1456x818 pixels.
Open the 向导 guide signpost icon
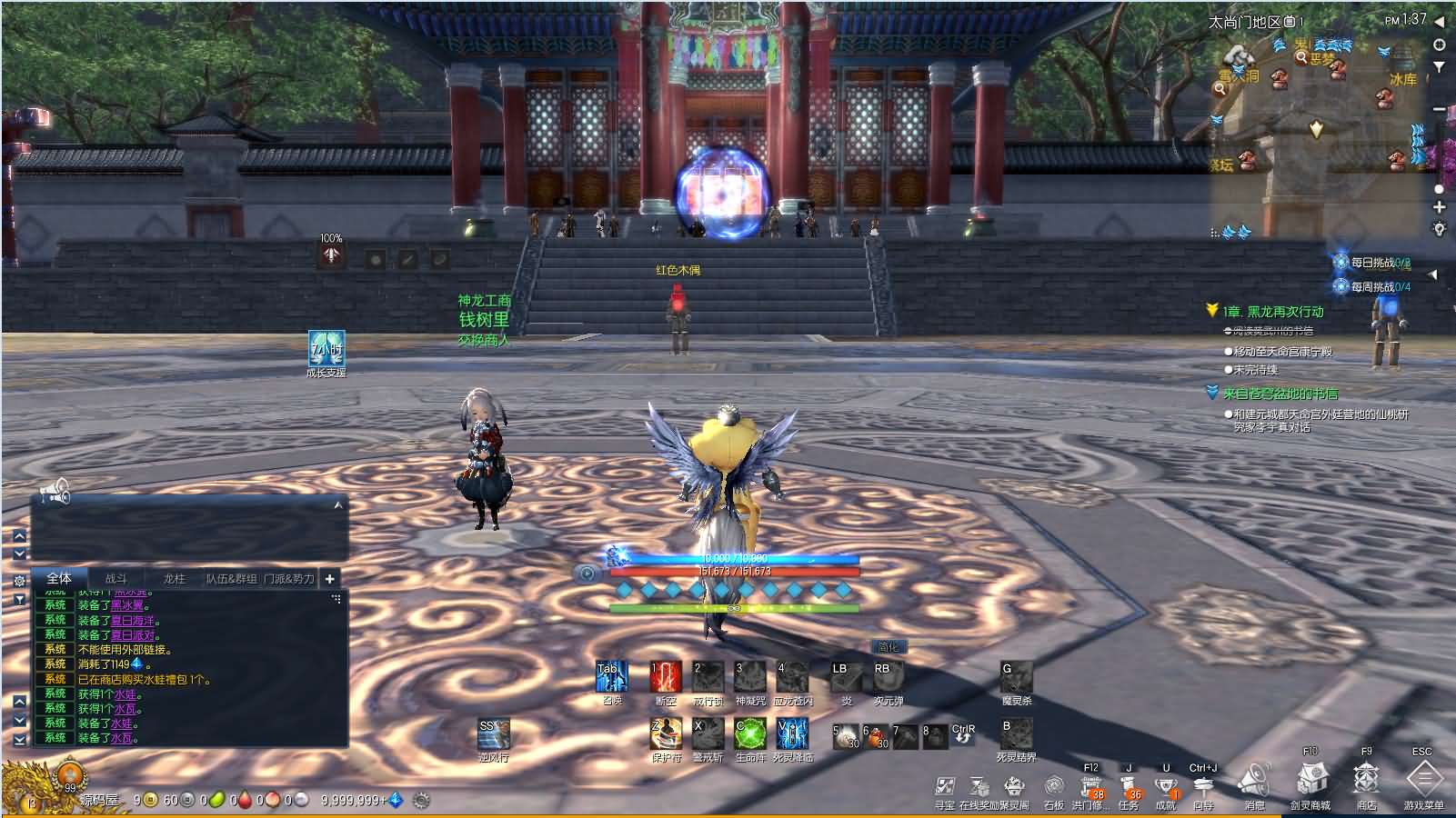1204,783
